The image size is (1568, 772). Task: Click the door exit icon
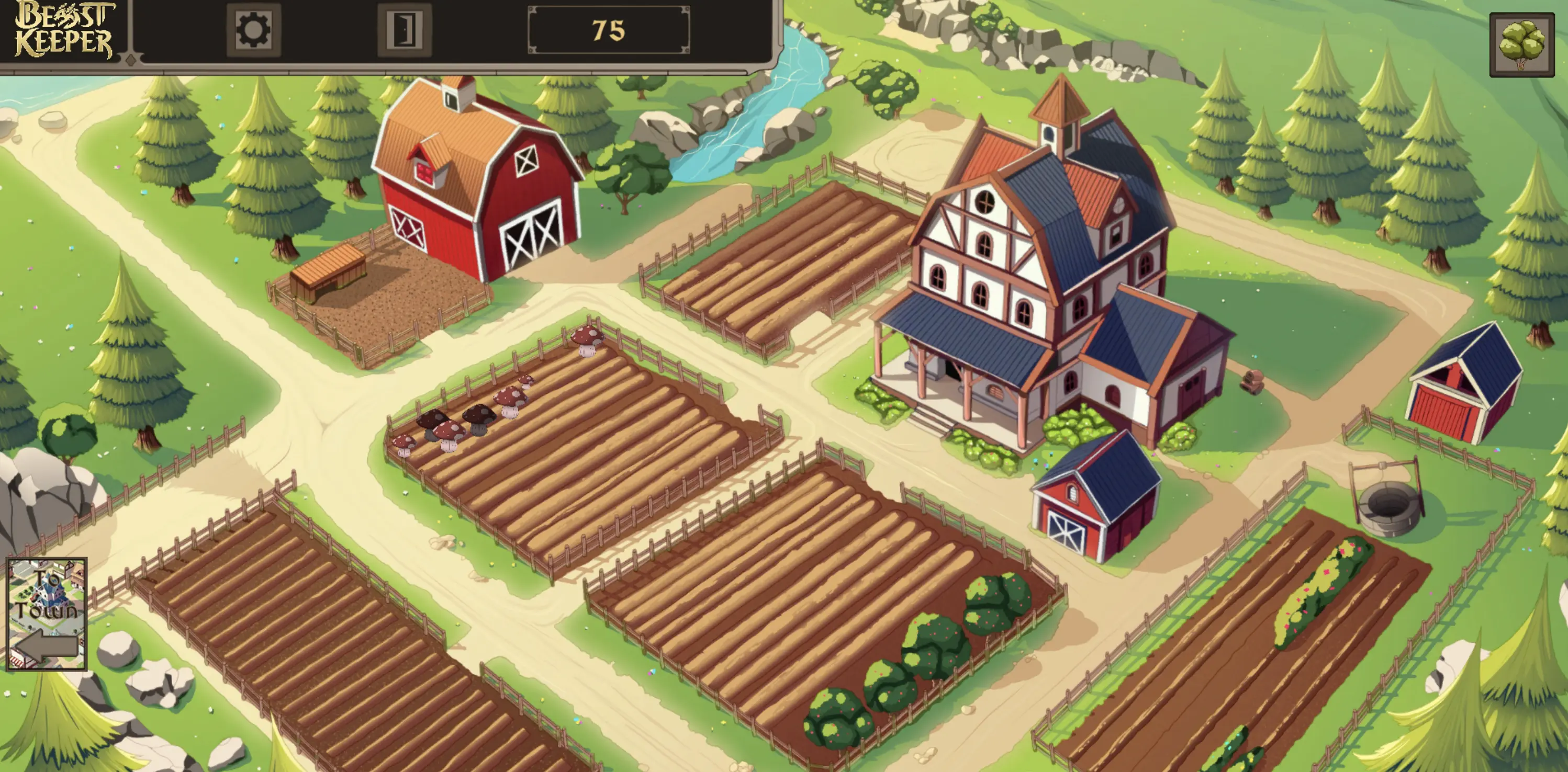pos(404,29)
